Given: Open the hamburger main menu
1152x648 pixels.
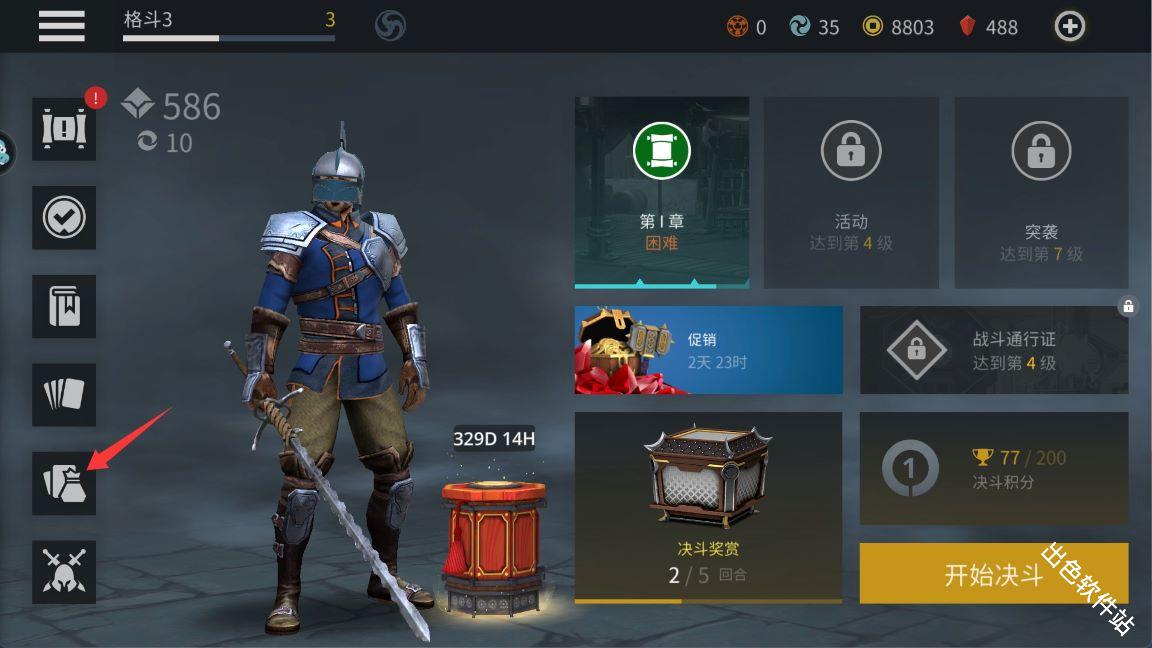Looking at the screenshot, I should tap(61, 26).
